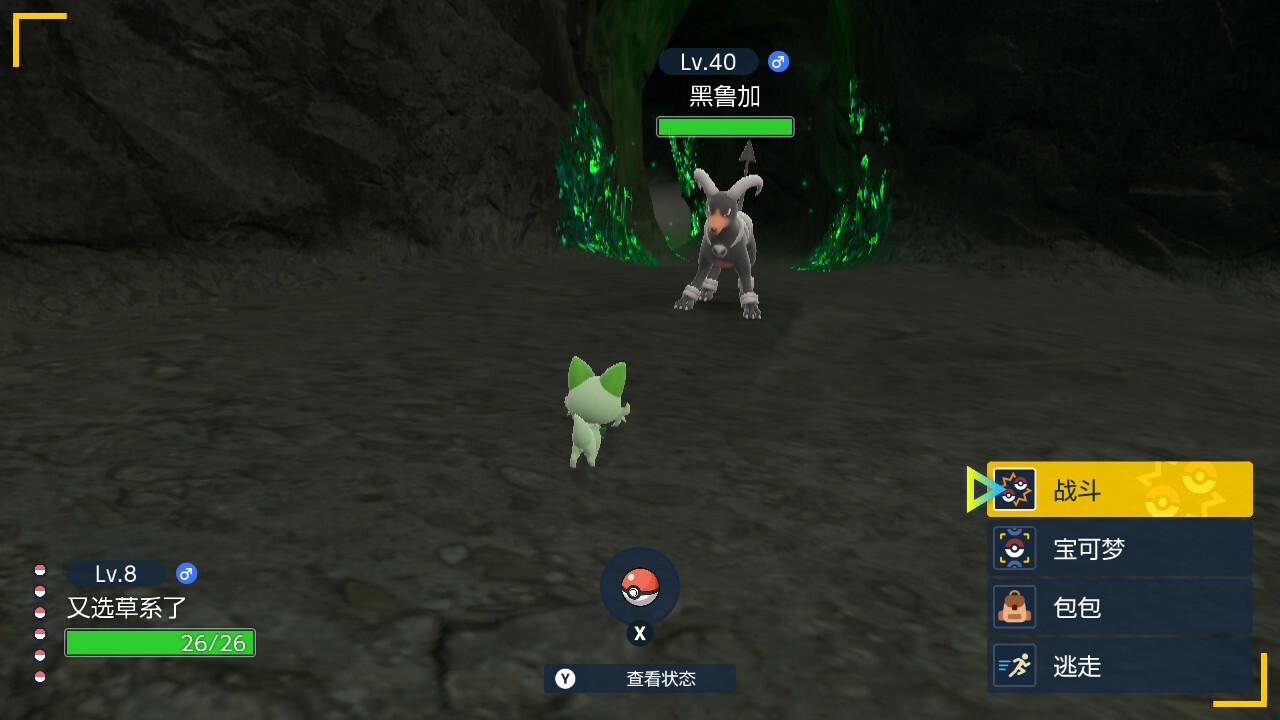
Task: Click the Poké Ball throw icon
Action: (x=640, y=586)
